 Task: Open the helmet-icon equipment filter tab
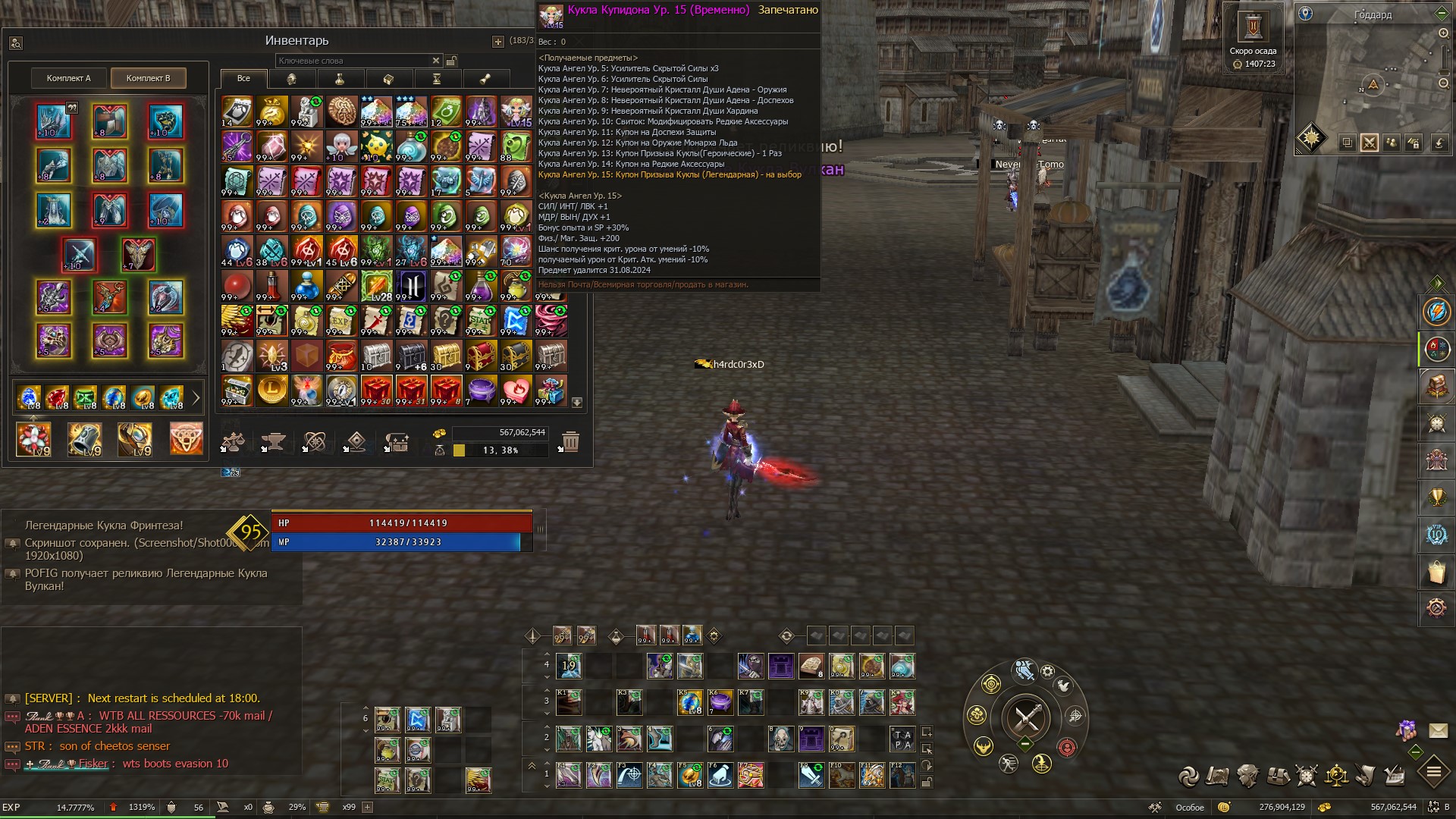click(291, 79)
